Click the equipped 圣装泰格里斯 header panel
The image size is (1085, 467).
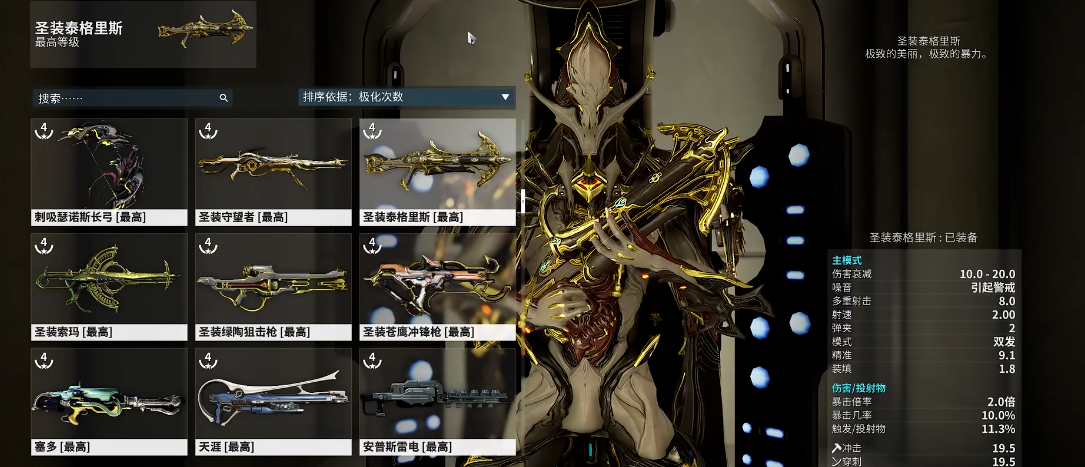(143, 34)
